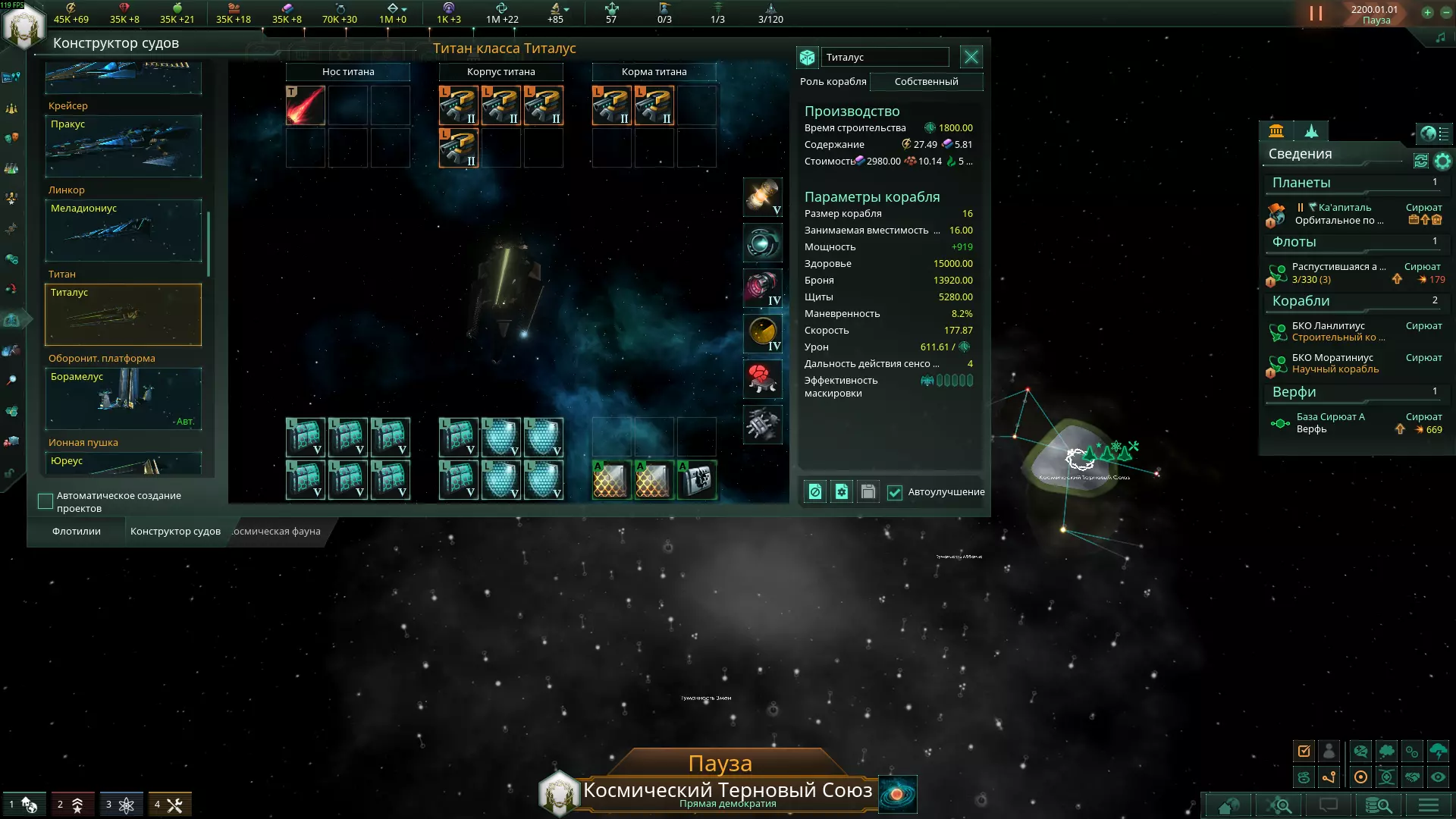
Task: Enable automatic project creation checkbox
Action: coord(45,501)
